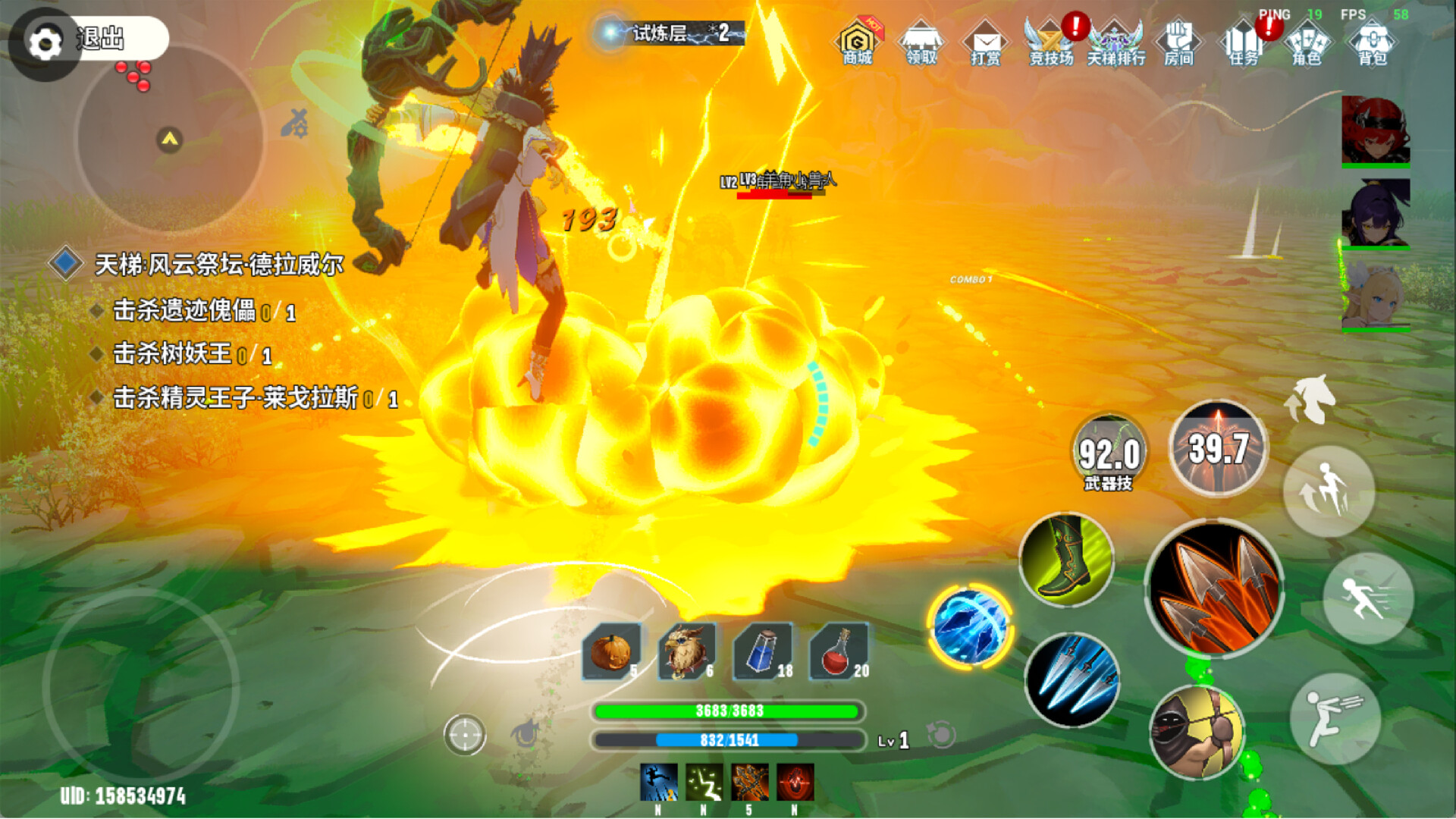Viewport: 1456px width, 819px height.
Task: Open the 角色 (character) screen
Action: point(1309,43)
